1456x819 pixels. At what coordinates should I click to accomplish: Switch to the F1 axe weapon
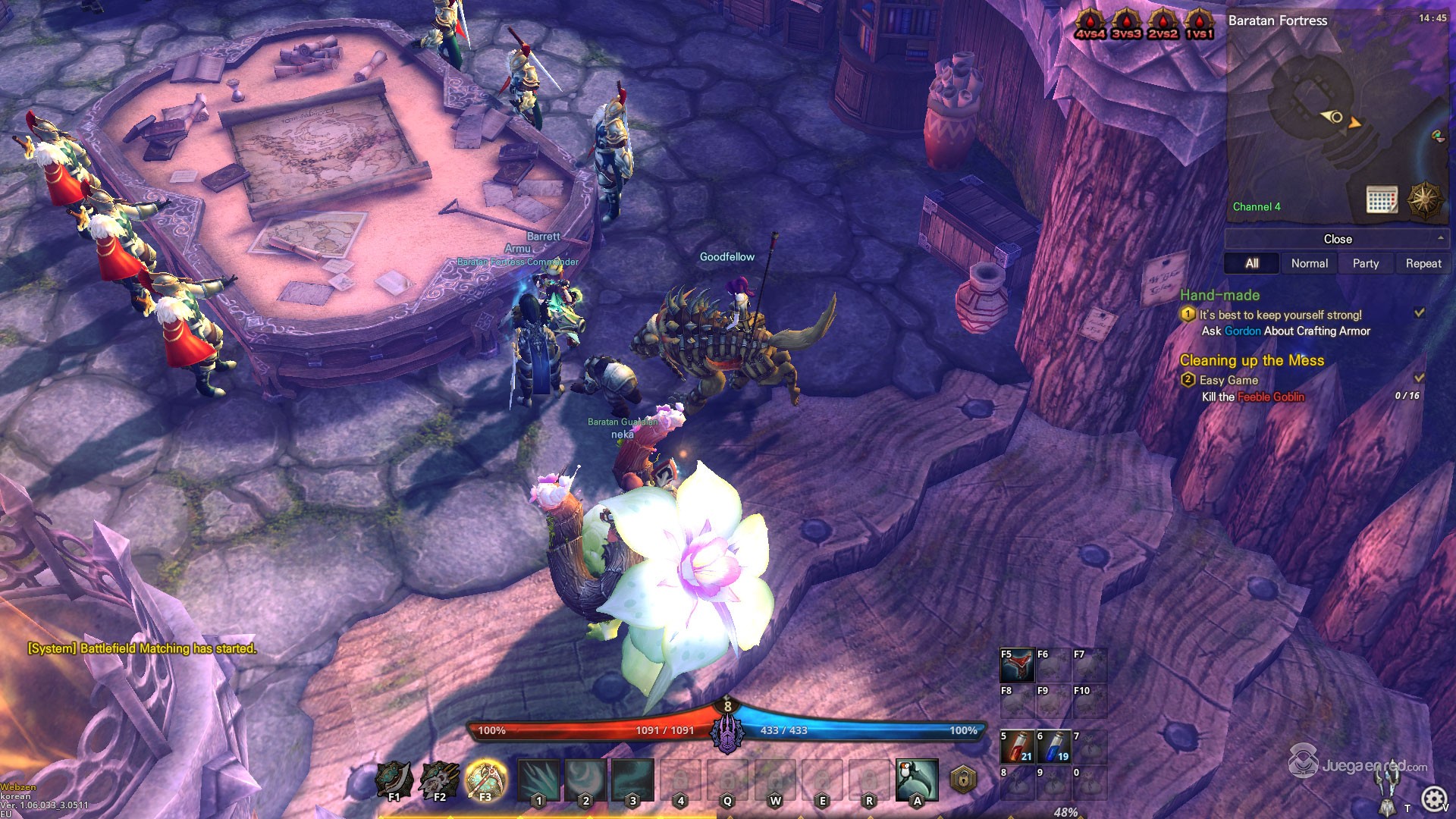(x=394, y=780)
